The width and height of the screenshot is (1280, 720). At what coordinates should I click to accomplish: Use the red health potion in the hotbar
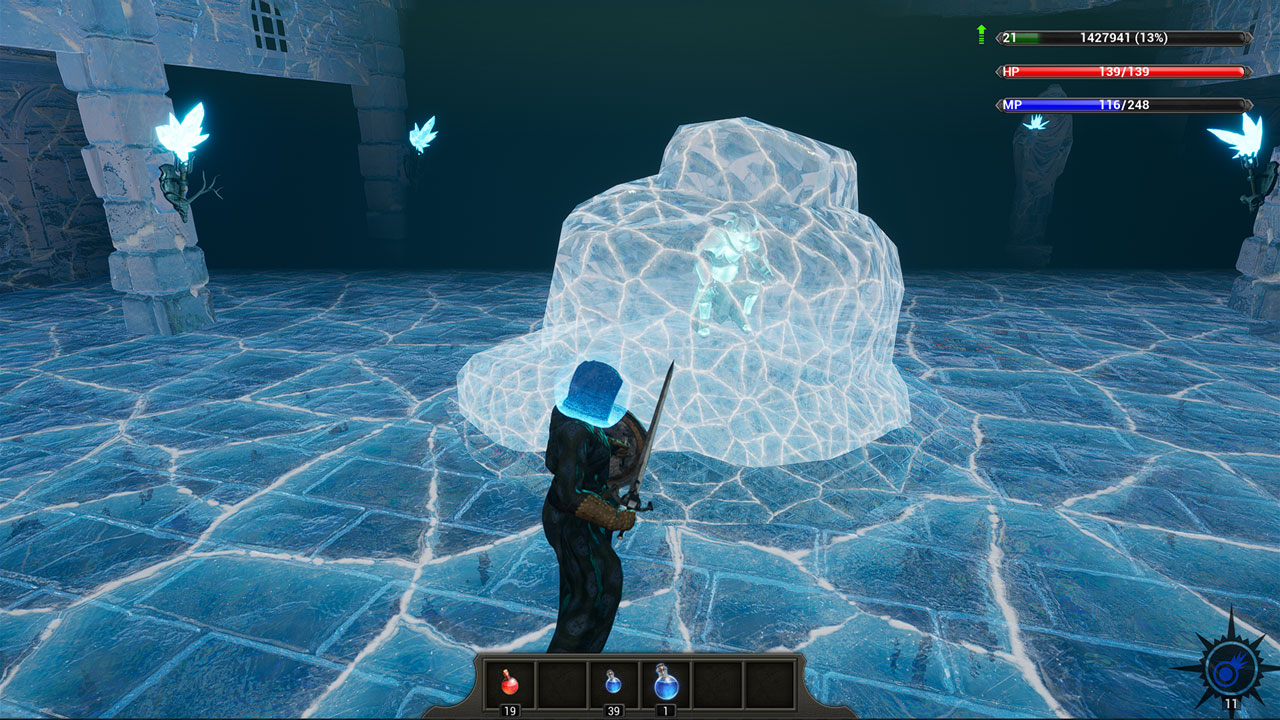[x=510, y=684]
